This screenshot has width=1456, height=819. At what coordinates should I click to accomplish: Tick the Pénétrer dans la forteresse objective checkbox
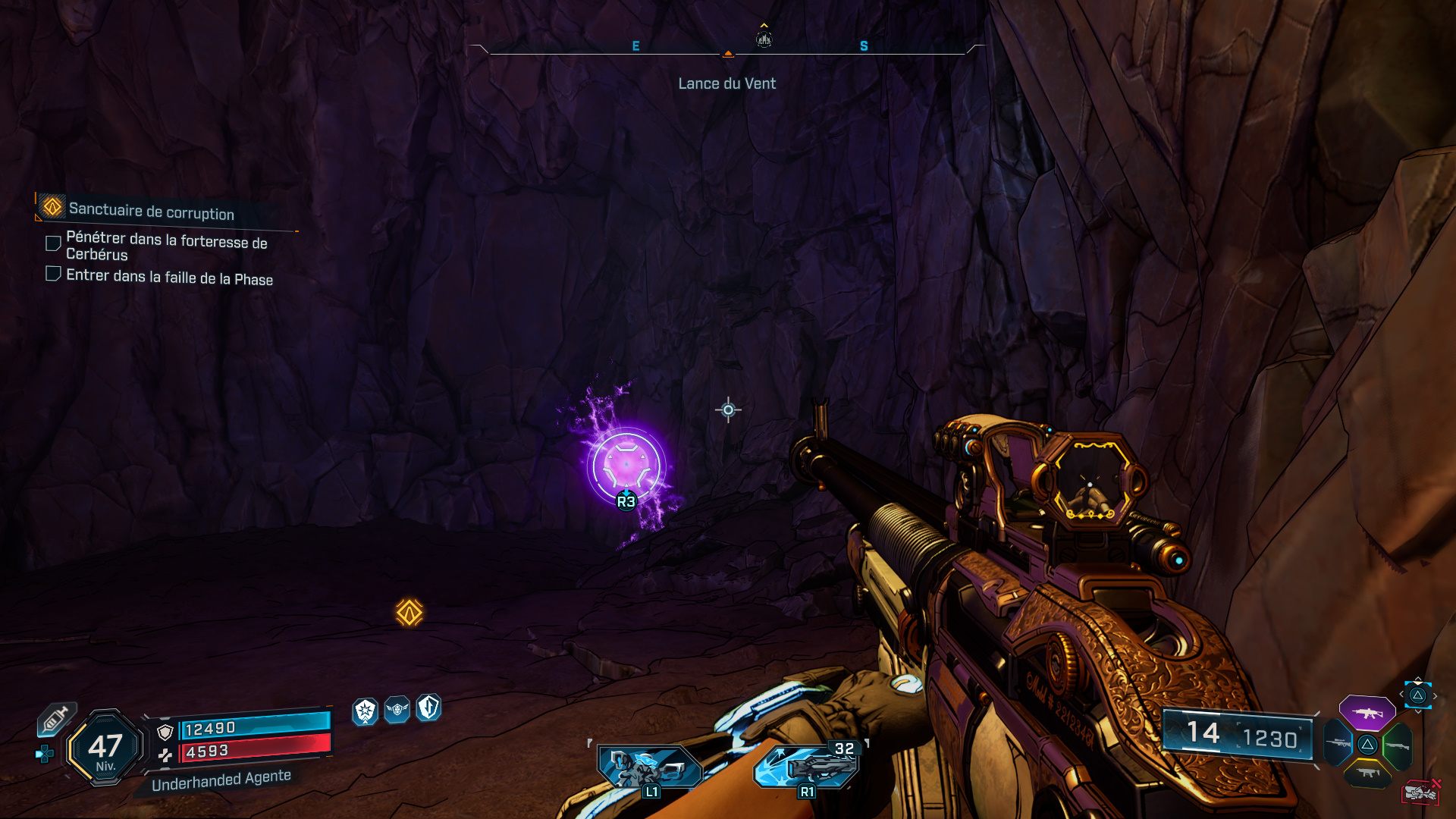(x=53, y=243)
